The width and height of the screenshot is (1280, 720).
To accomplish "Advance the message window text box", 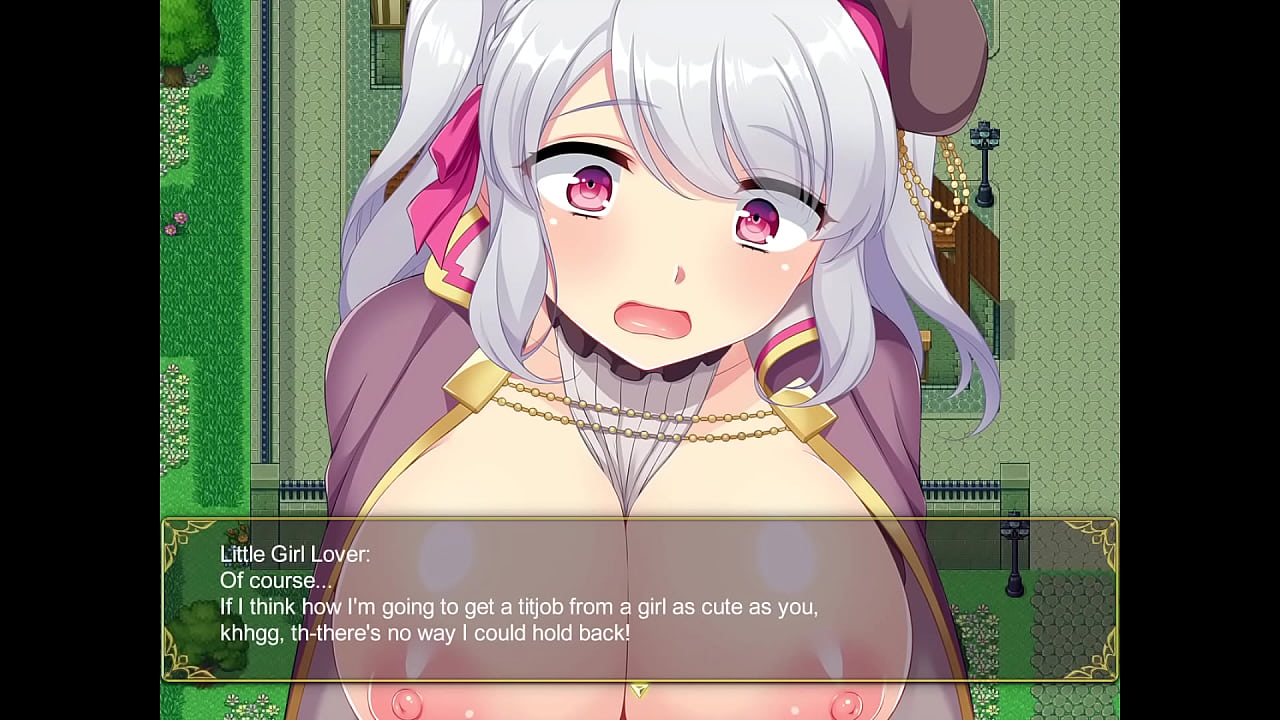I will [639, 599].
